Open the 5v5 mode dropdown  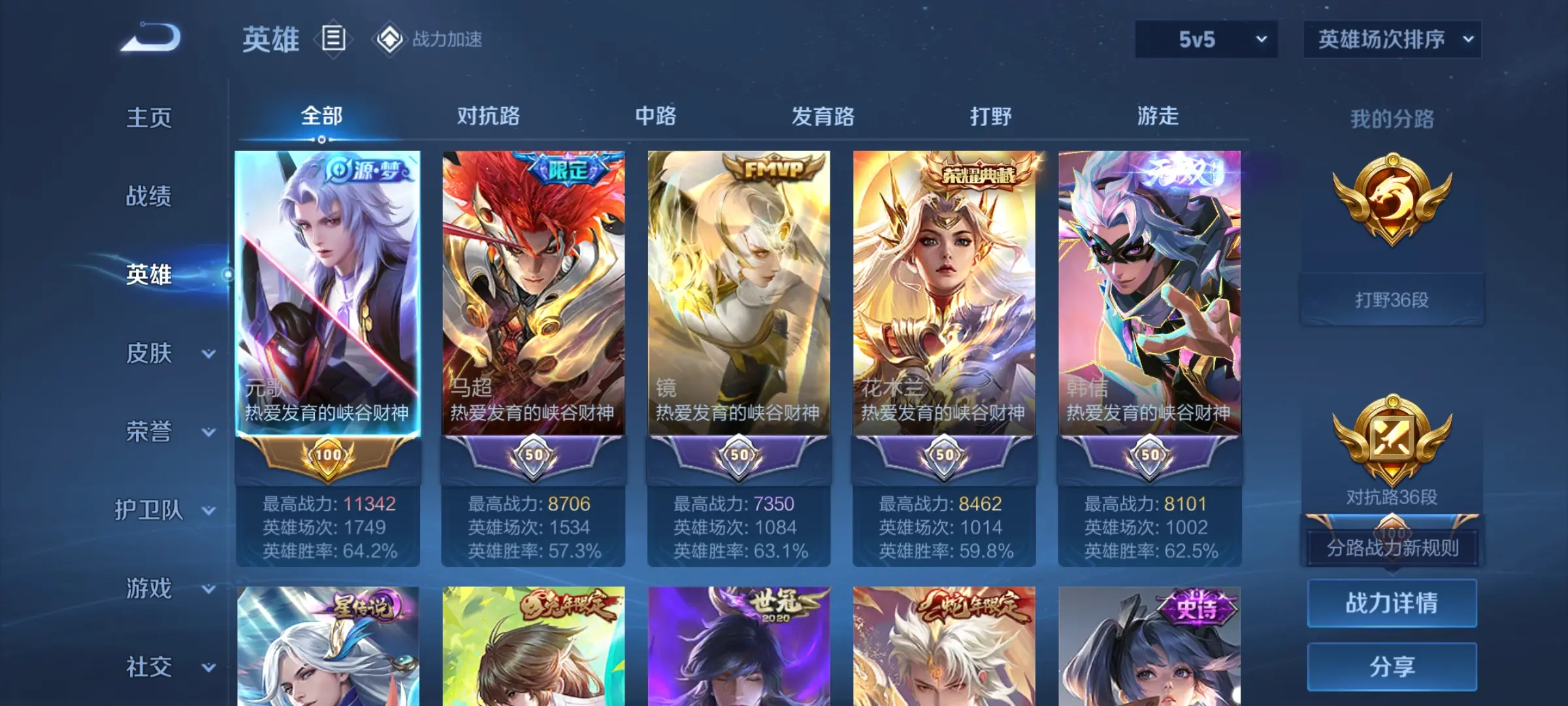coord(1206,39)
